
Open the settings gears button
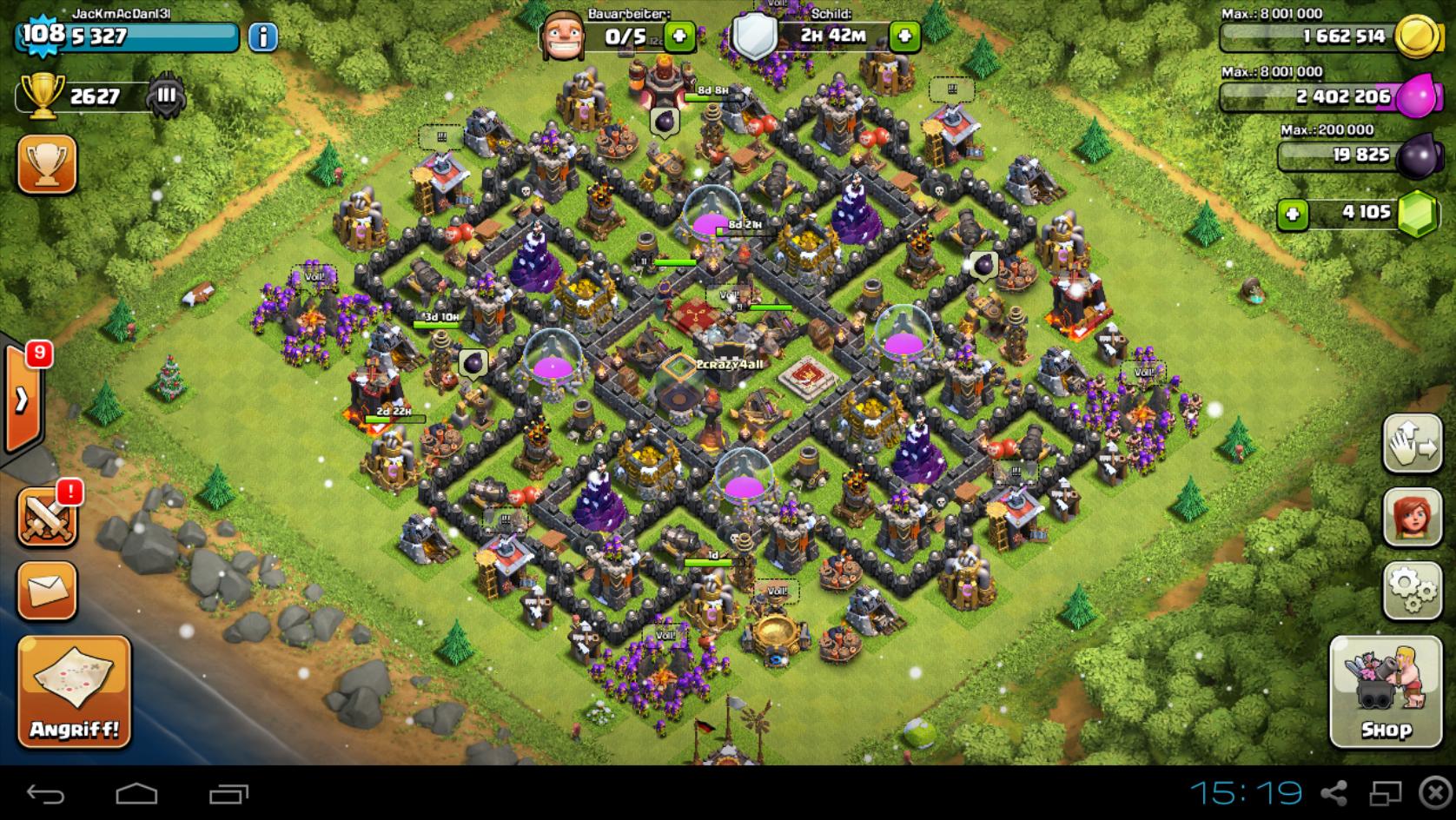1412,590
